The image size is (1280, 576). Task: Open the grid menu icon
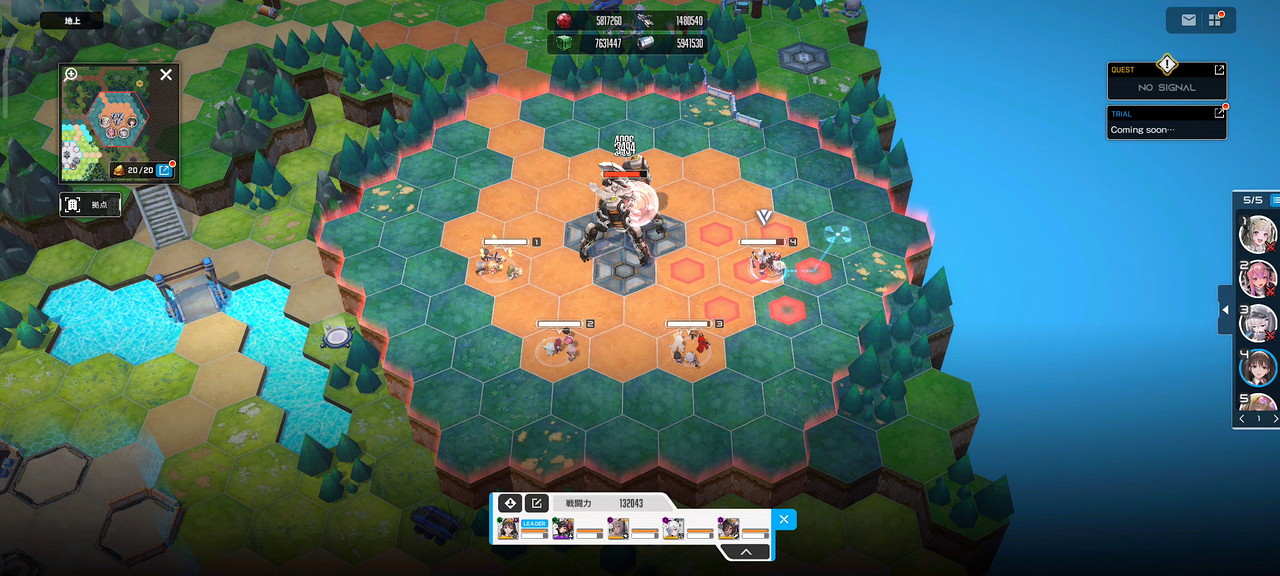click(x=1215, y=20)
